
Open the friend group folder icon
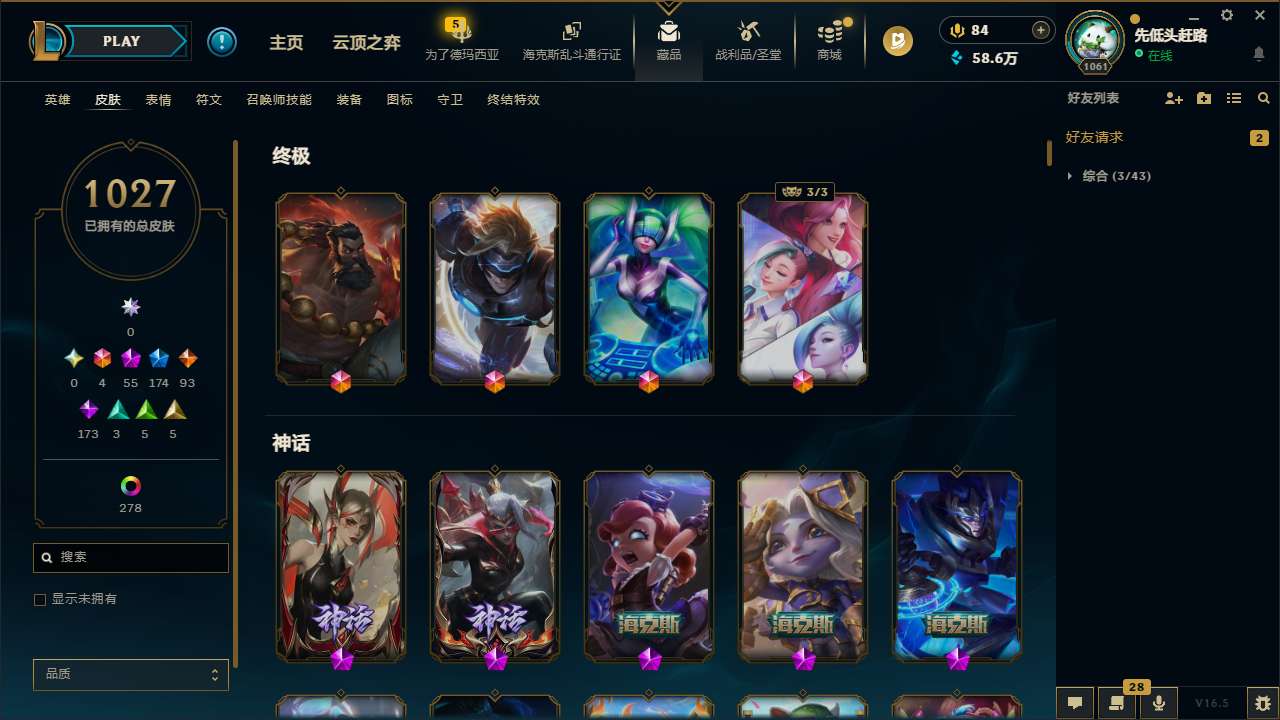1203,97
